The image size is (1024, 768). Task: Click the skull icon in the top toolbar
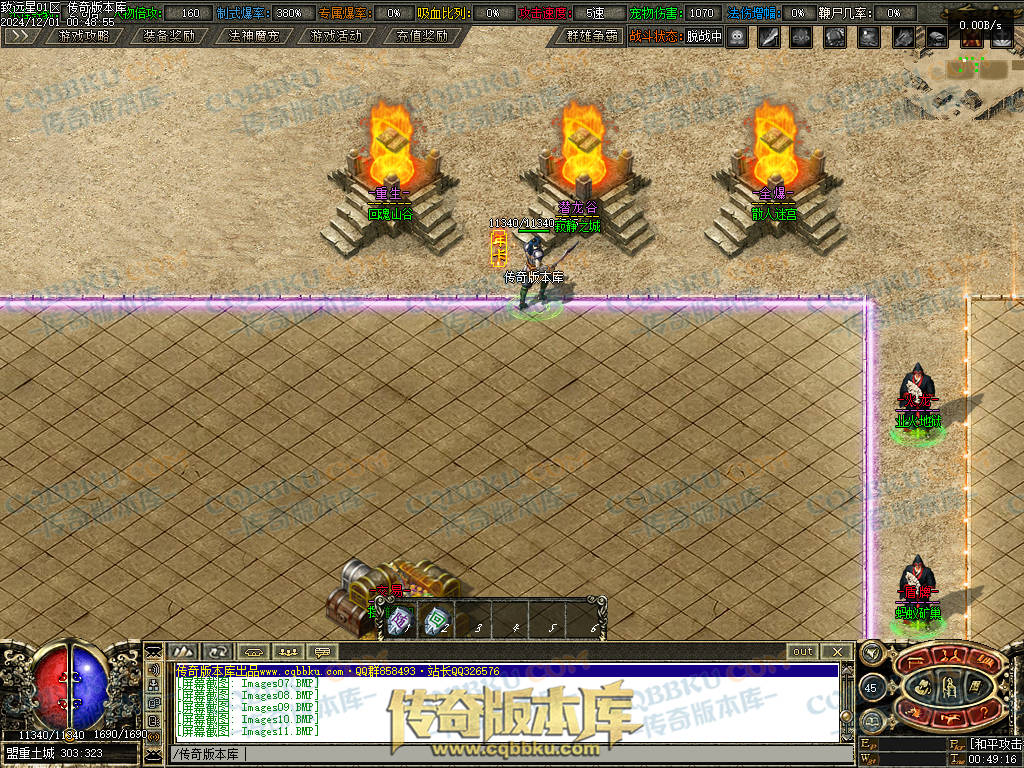[737, 37]
